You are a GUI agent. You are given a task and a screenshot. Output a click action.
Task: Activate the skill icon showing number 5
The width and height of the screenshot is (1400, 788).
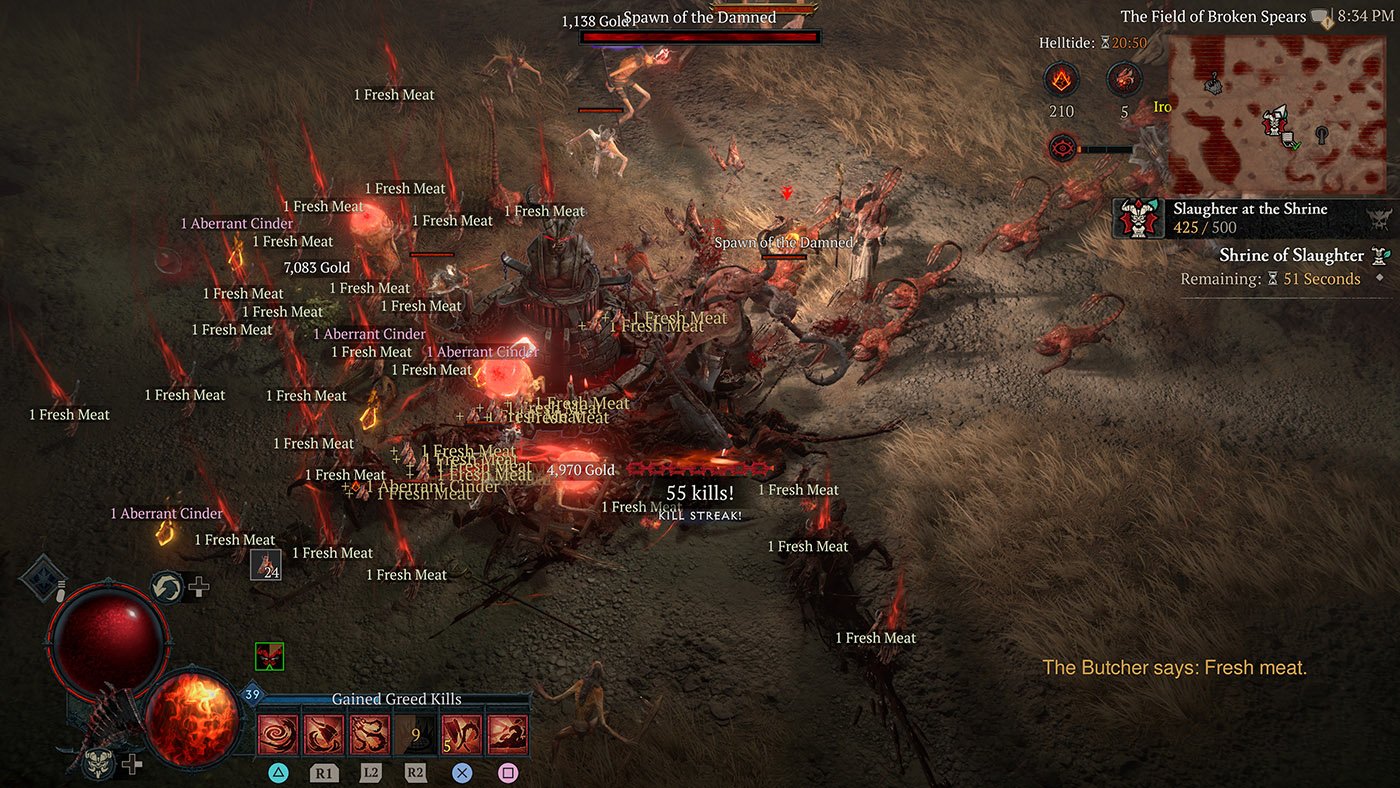[x=461, y=736]
